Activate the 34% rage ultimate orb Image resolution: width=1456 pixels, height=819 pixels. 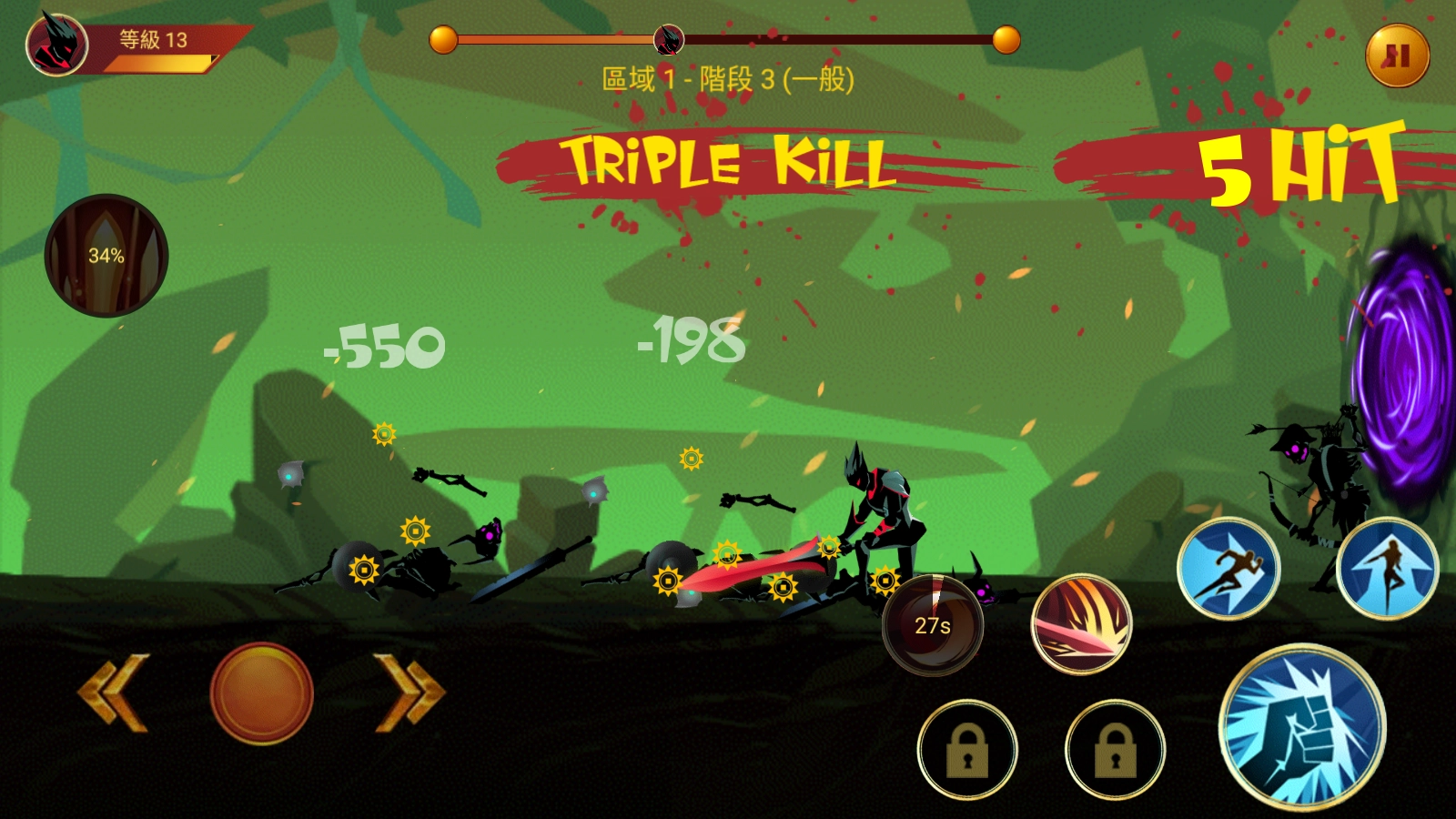pyautogui.click(x=106, y=256)
